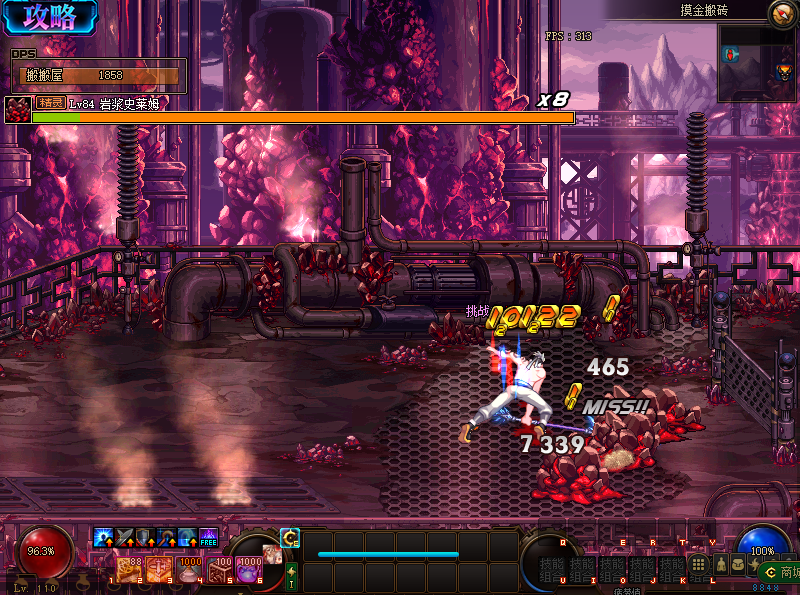Use the orange item in quick slot 2

click(x=159, y=570)
